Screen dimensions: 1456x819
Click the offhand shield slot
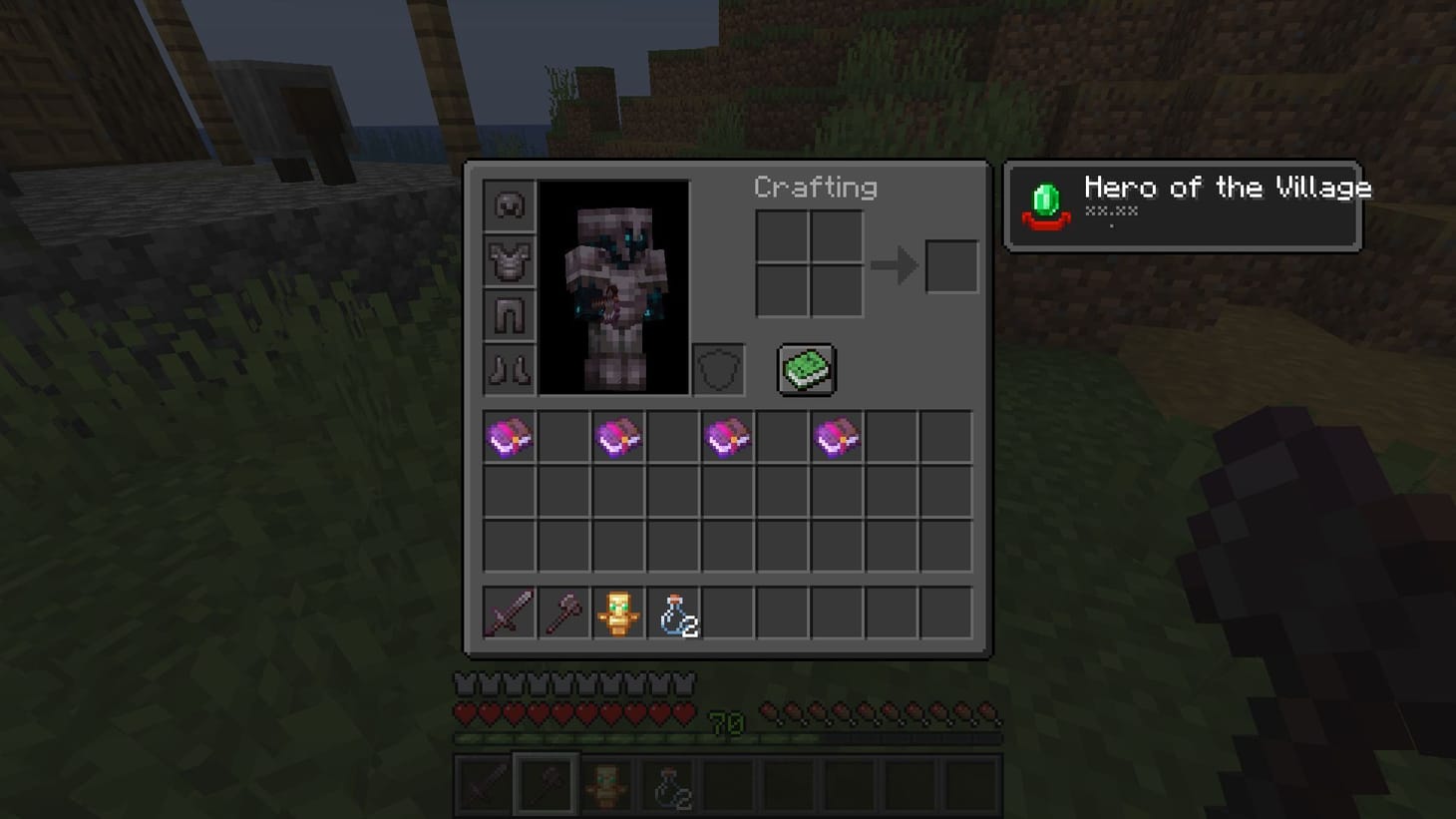coord(716,368)
